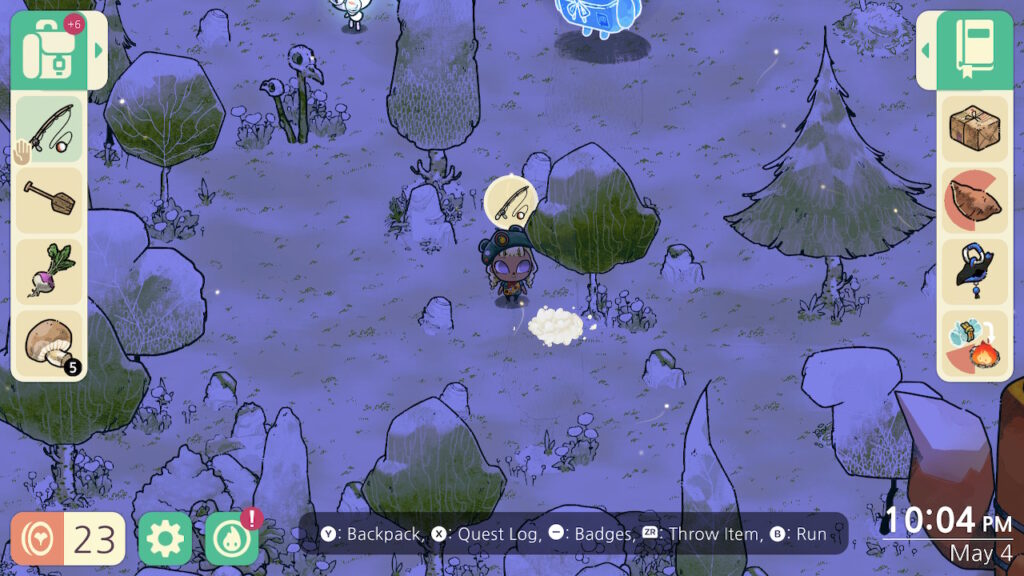Screen dimensions: 1024x576
Task: Open the campfire burn recipe task
Action: click(975, 343)
